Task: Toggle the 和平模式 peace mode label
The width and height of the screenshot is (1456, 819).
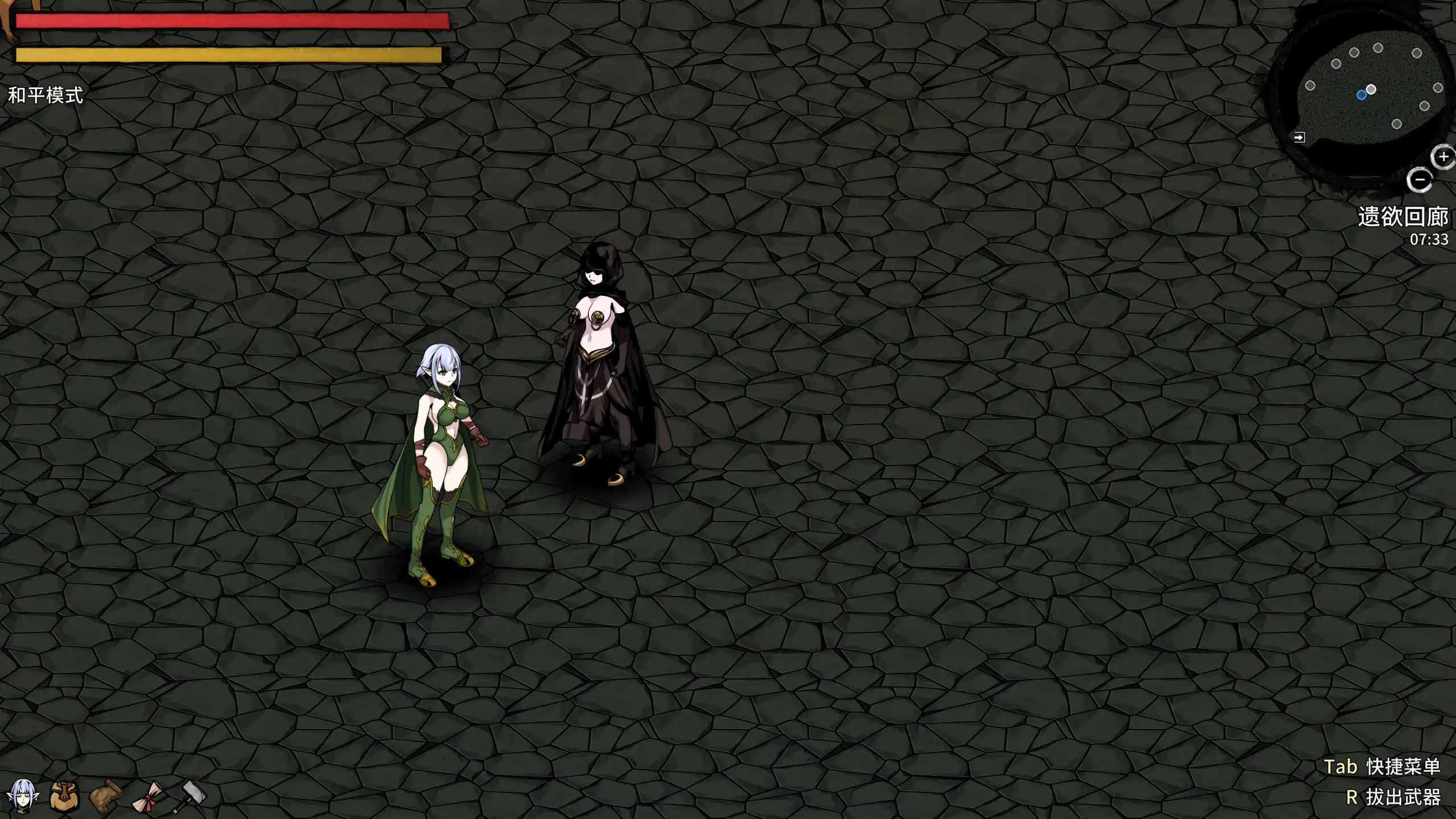Action: 46,95
